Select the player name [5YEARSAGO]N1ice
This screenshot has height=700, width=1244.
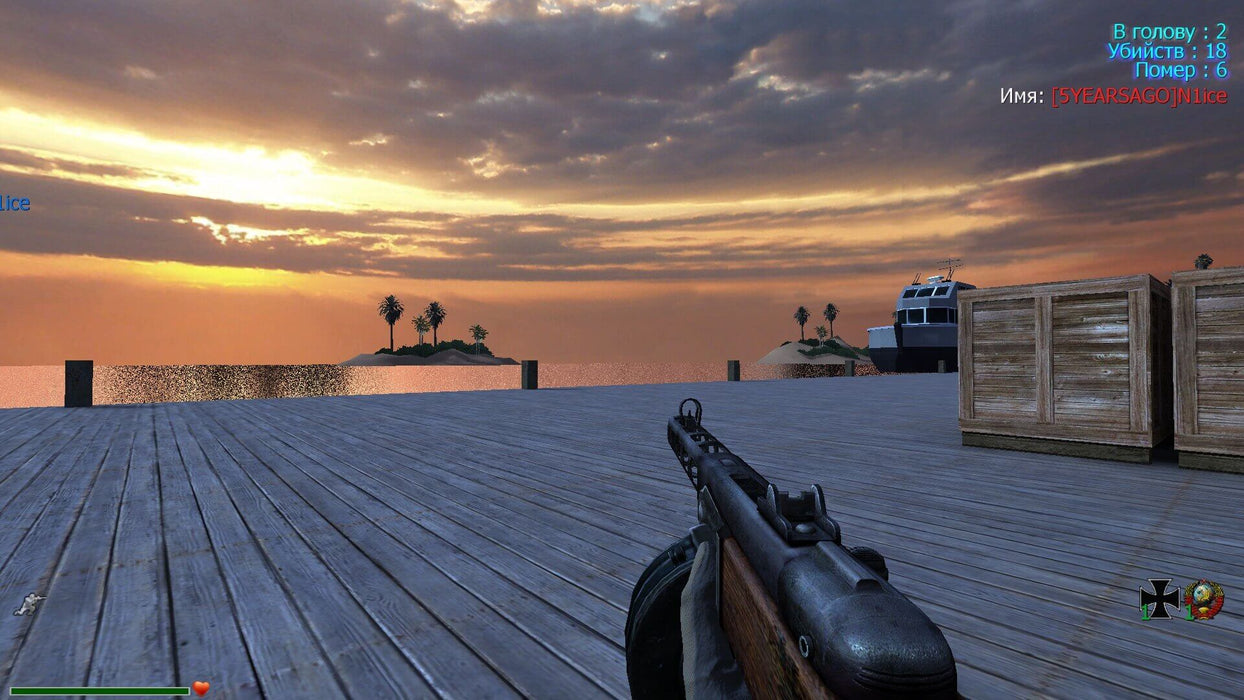[x=1138, y=96]
